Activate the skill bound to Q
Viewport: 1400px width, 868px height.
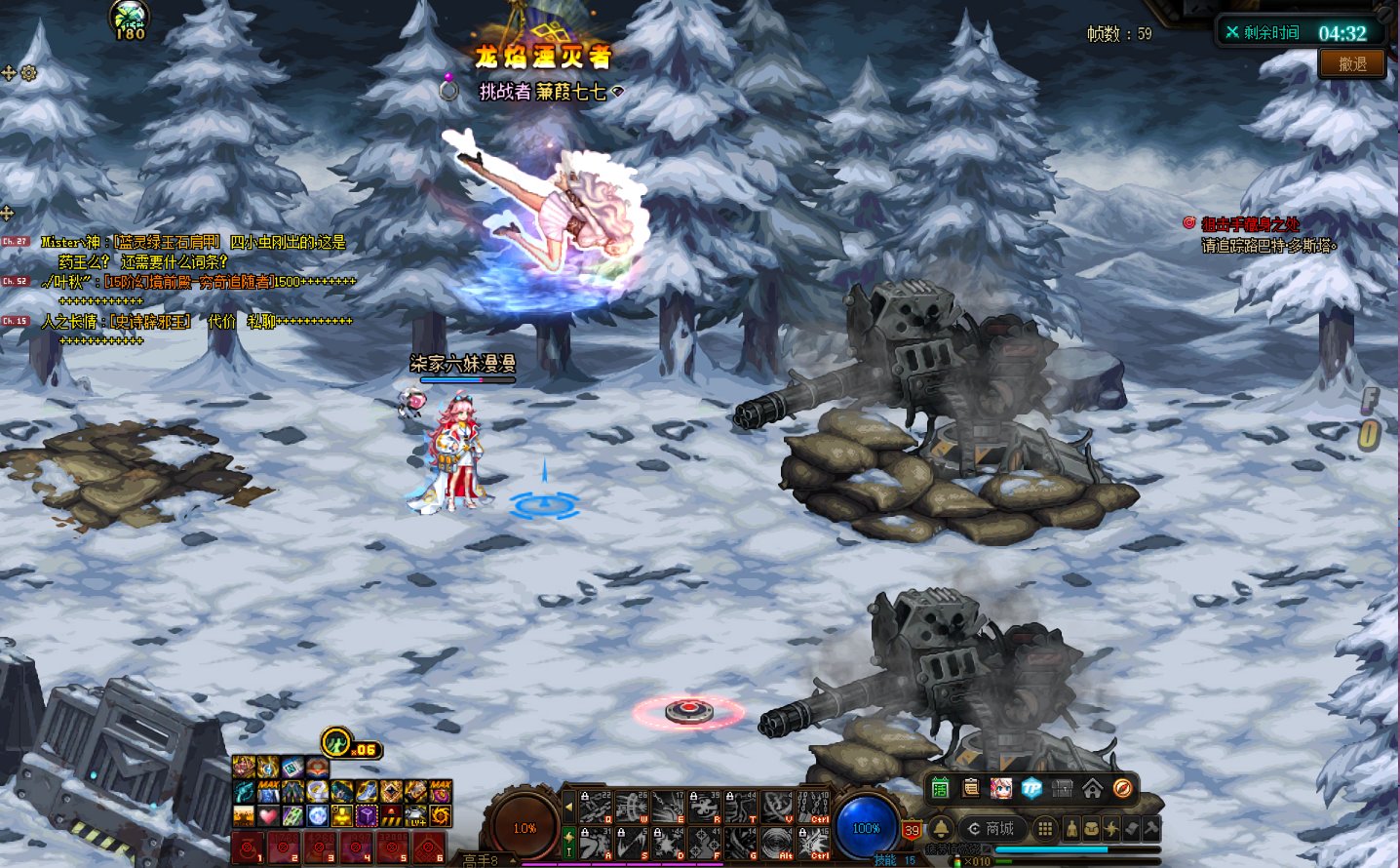click(596, 807)
